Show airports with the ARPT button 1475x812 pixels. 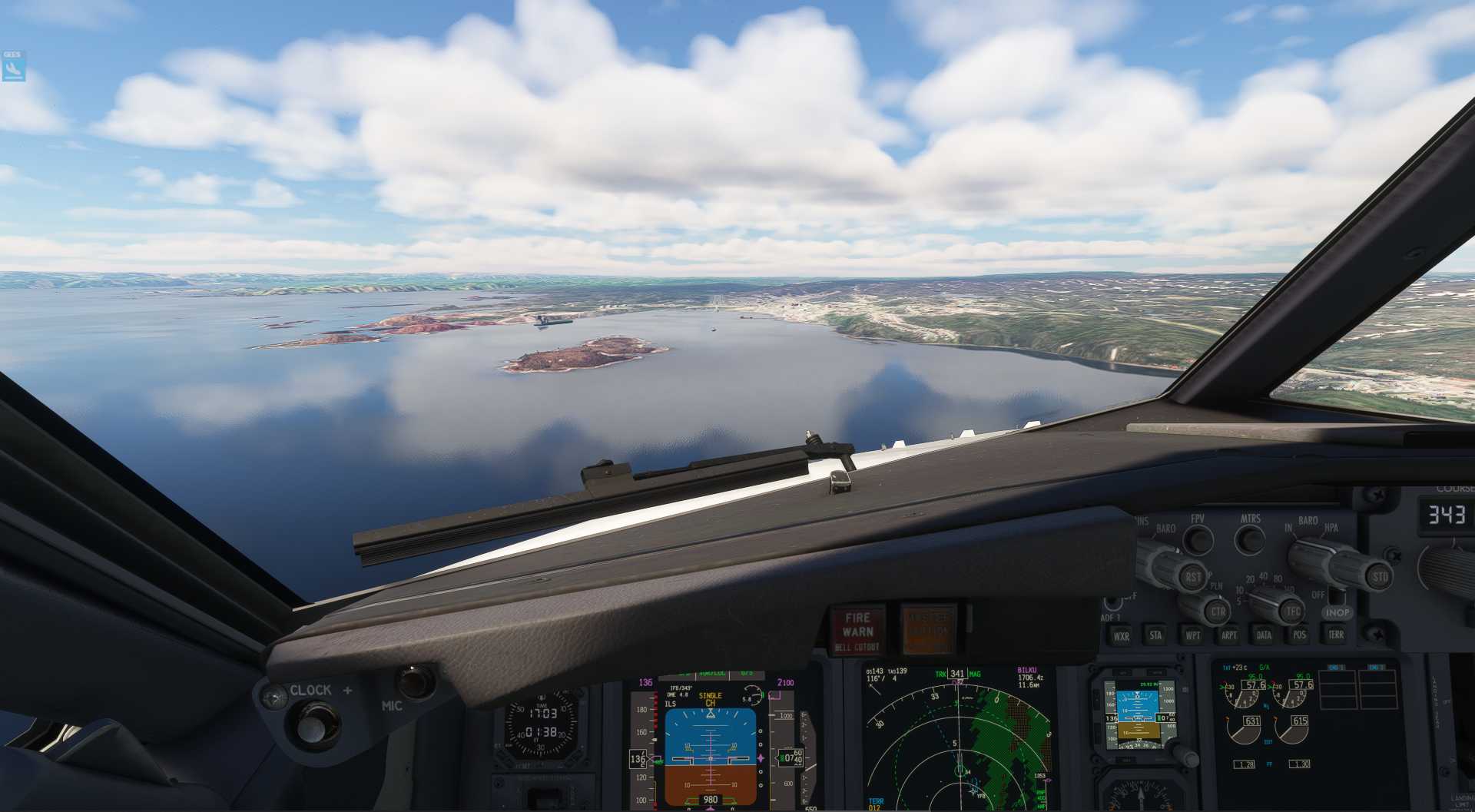(1228, 635)
